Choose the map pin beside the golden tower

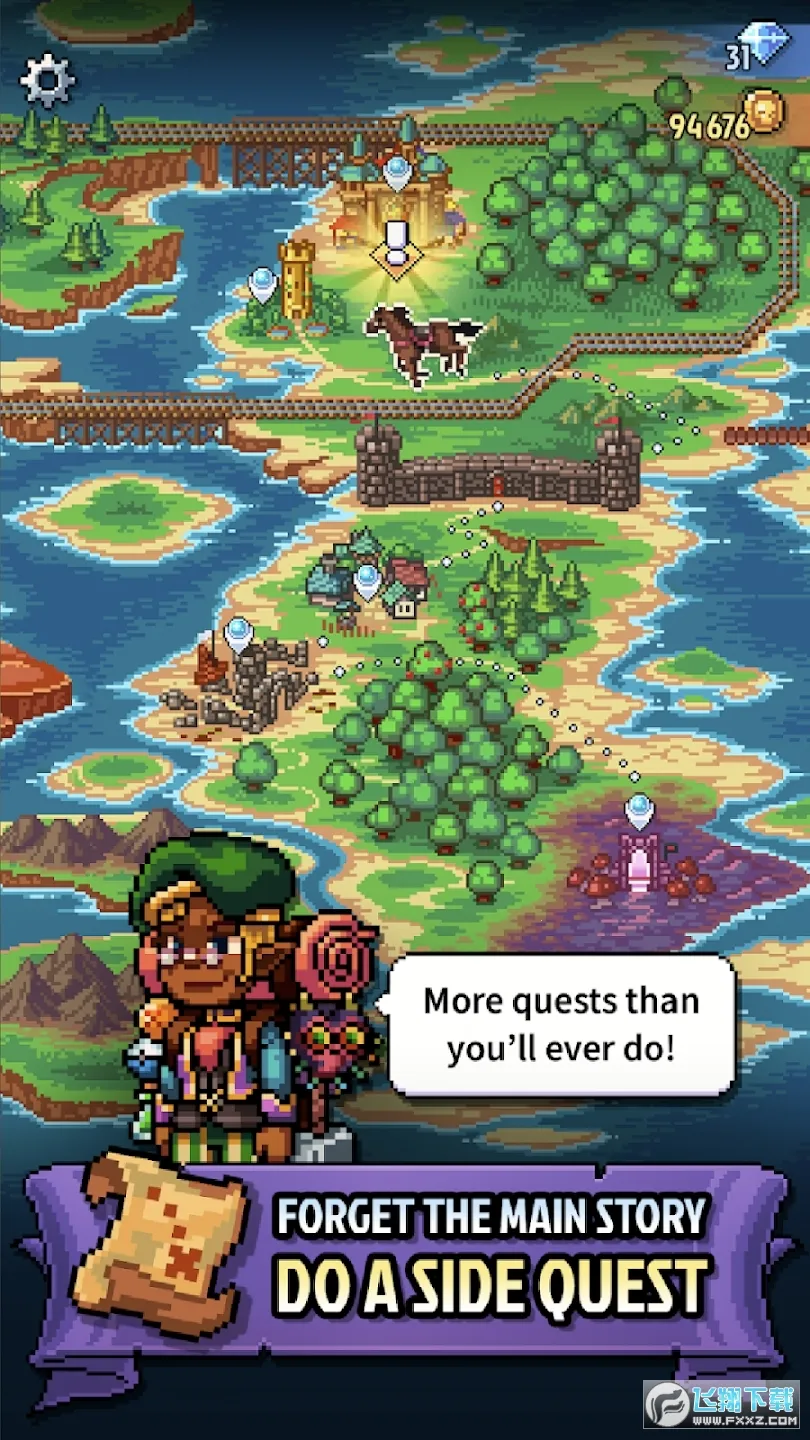(262, 283)
